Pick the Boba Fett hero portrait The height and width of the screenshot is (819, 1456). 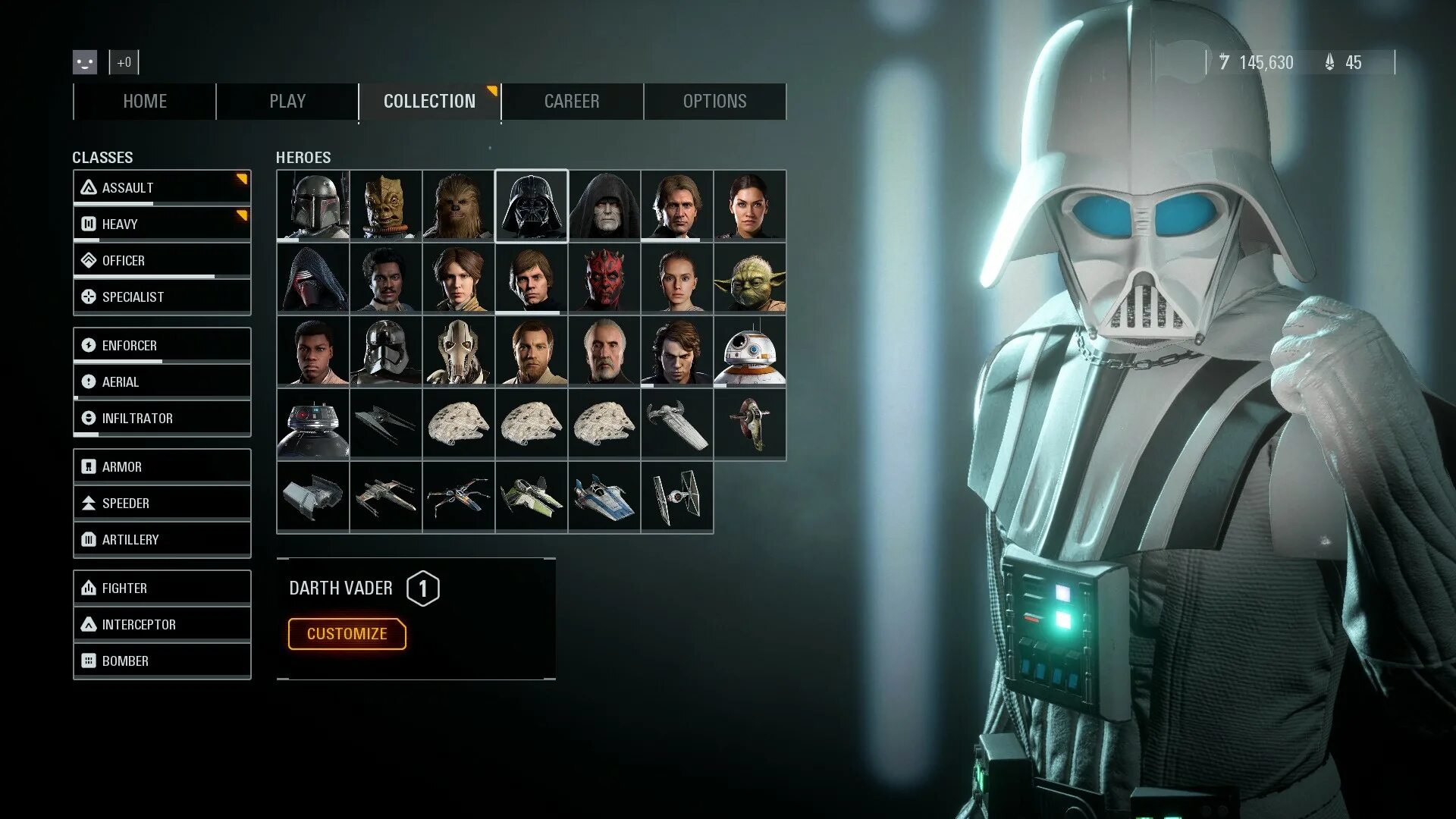(x=313, y=206)
